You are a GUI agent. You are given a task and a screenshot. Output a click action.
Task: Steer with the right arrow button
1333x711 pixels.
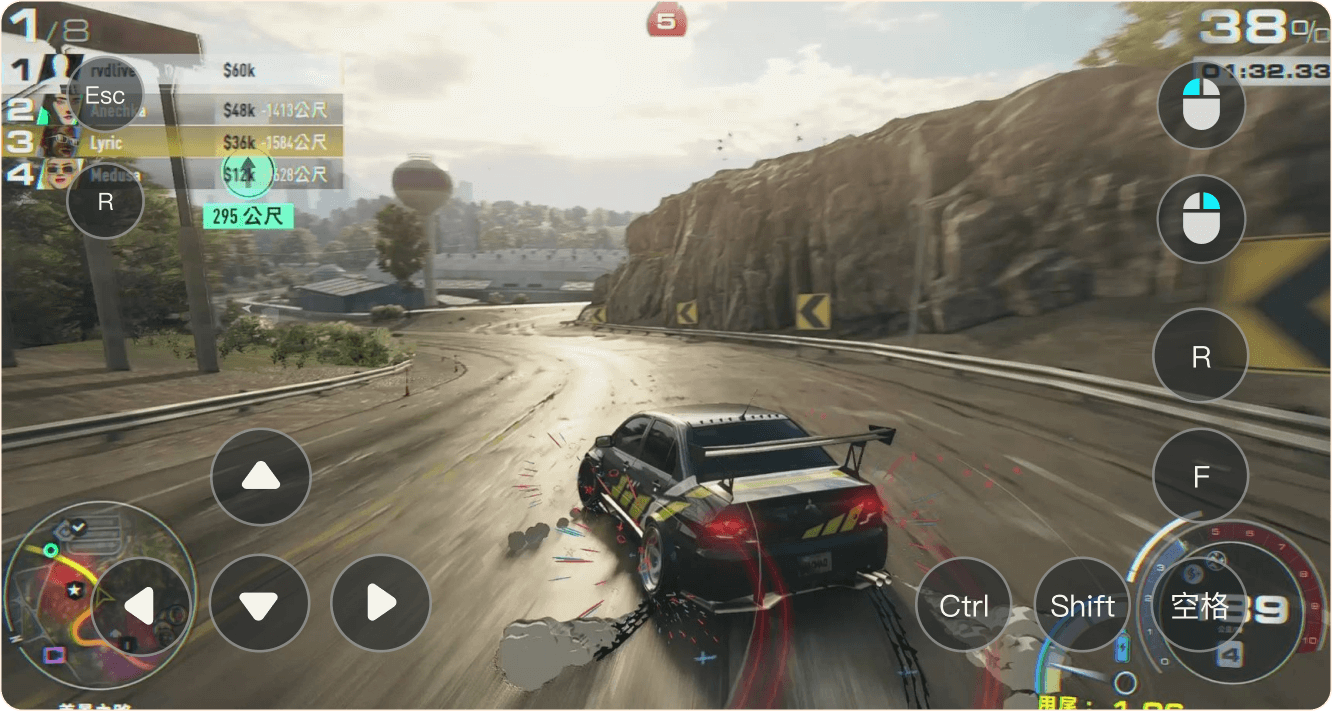(380, 603)
